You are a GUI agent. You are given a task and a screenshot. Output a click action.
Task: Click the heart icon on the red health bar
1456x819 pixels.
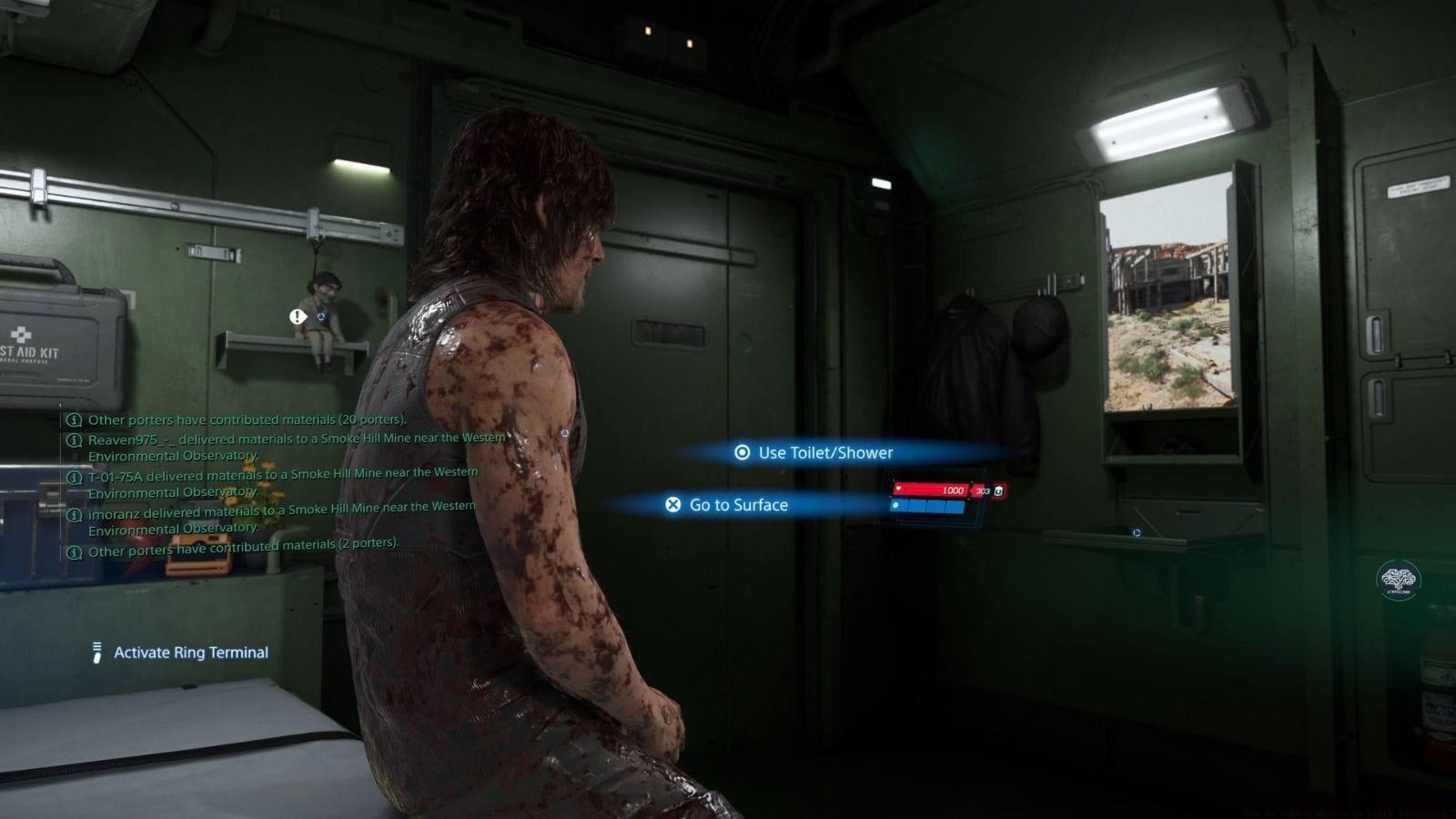[901, 490]
